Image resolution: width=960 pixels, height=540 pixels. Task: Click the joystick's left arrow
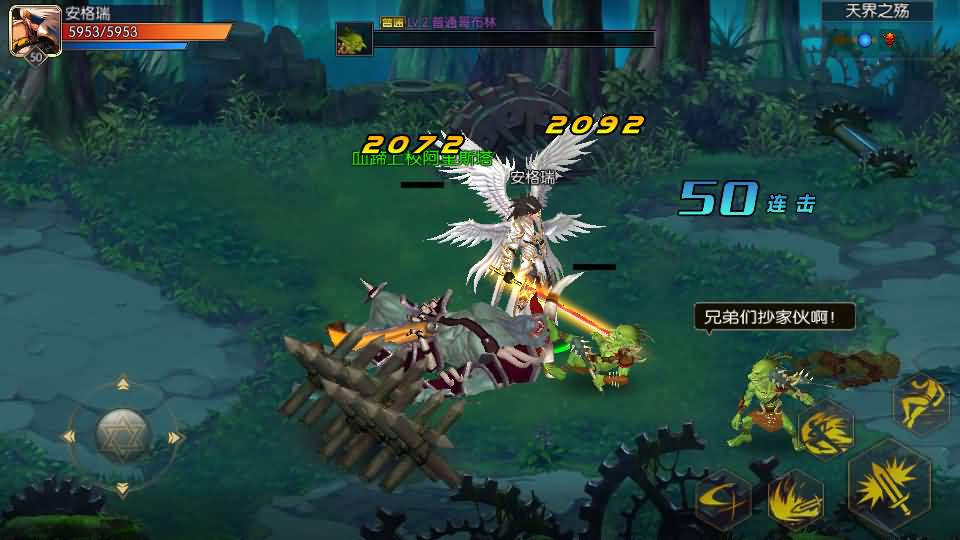click(70, 436)
